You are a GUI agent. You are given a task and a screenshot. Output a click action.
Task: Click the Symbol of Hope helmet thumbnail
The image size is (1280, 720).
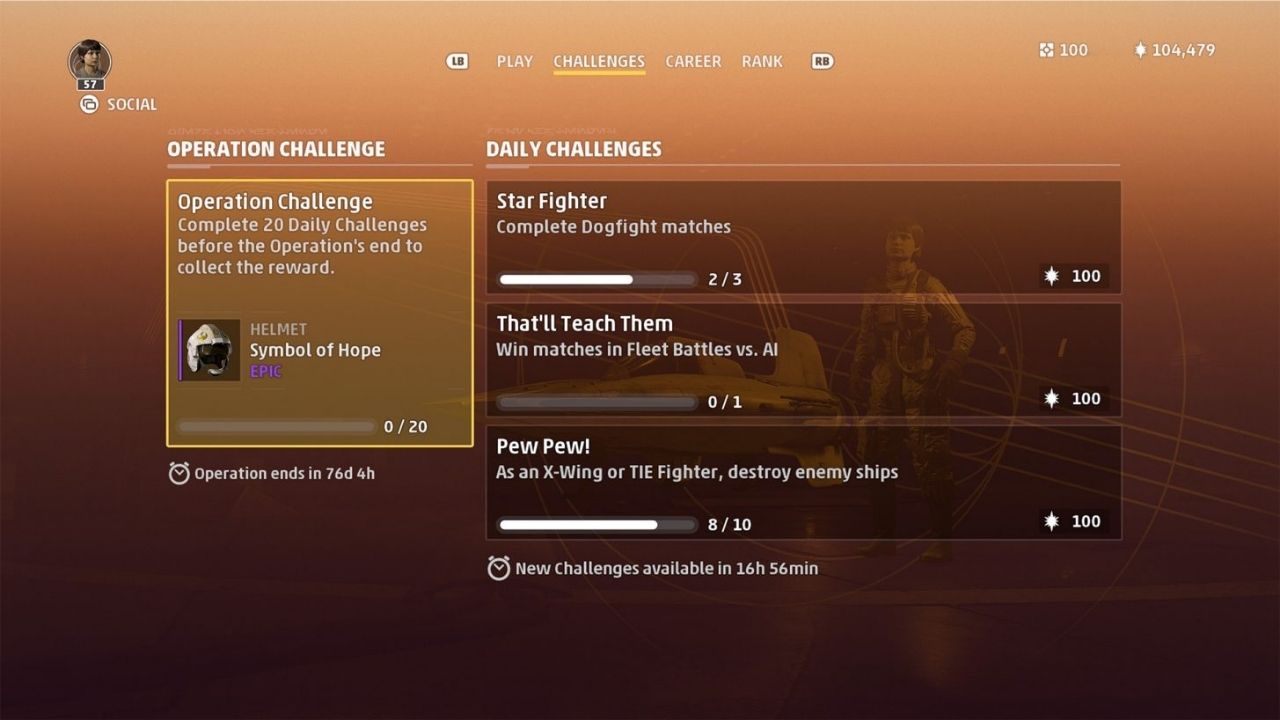tap(208, 350)
